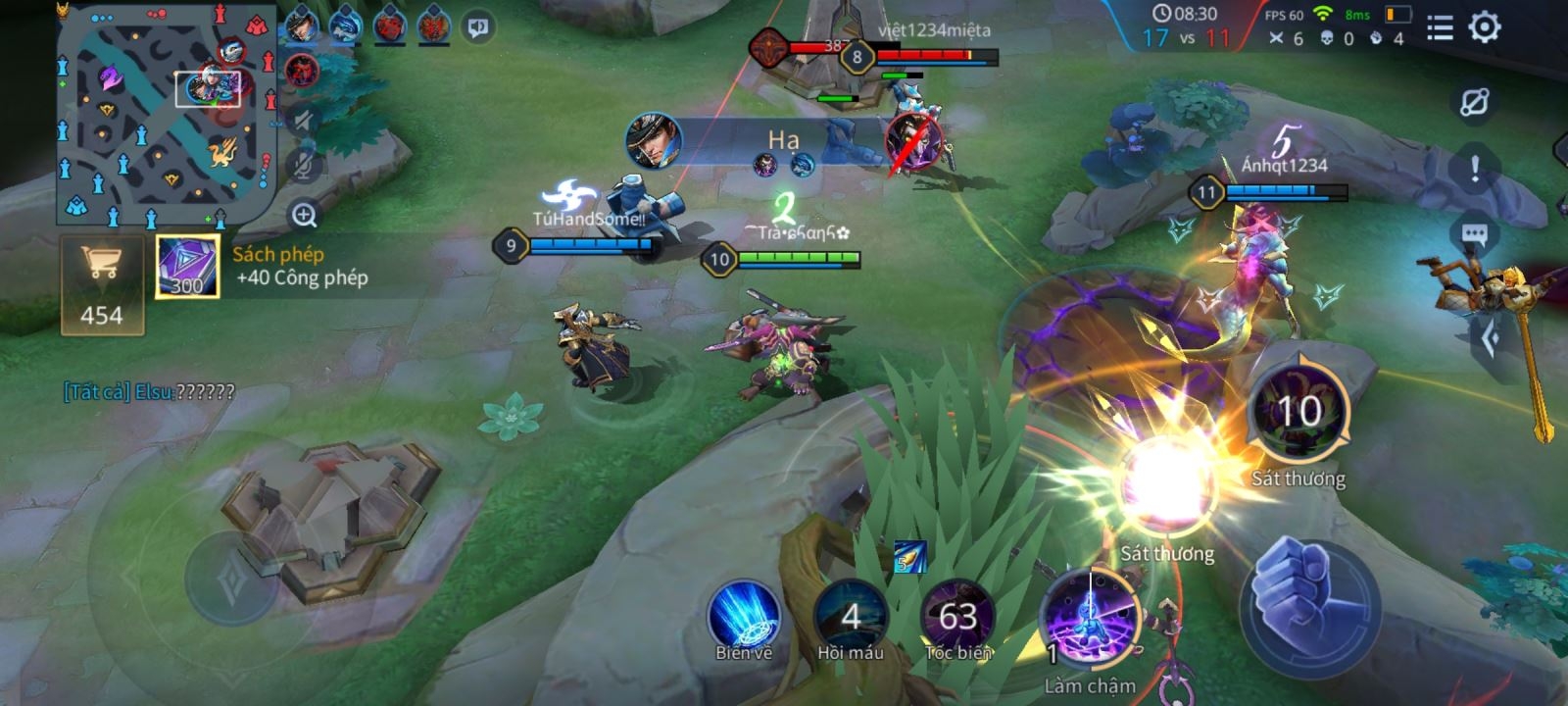Click the magnifier button below the minimap
The image size is (1568, 706).
click(x=304, y=215)
